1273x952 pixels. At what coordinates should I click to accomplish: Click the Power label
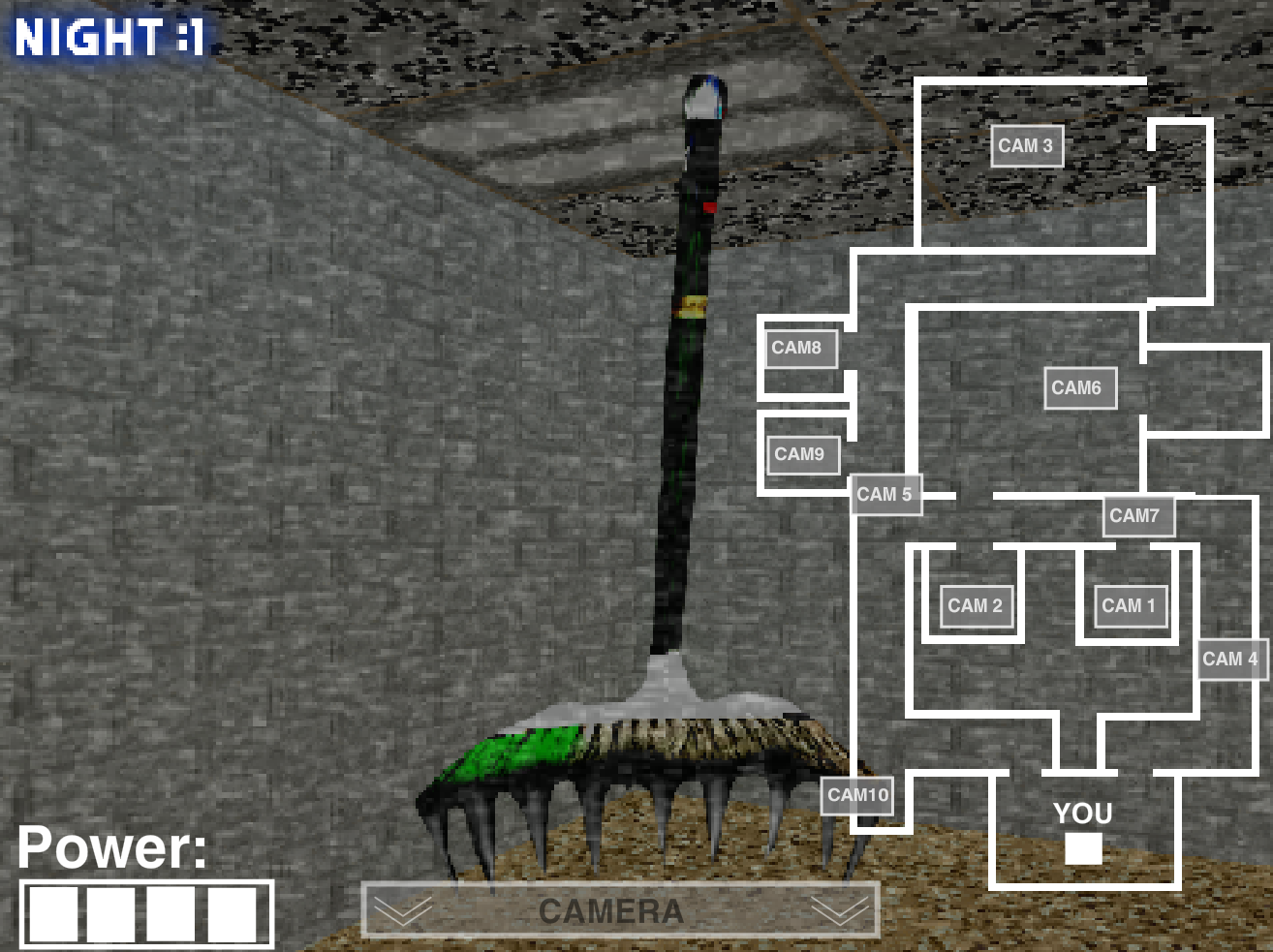pyautogui.click(x=111, y=847)
